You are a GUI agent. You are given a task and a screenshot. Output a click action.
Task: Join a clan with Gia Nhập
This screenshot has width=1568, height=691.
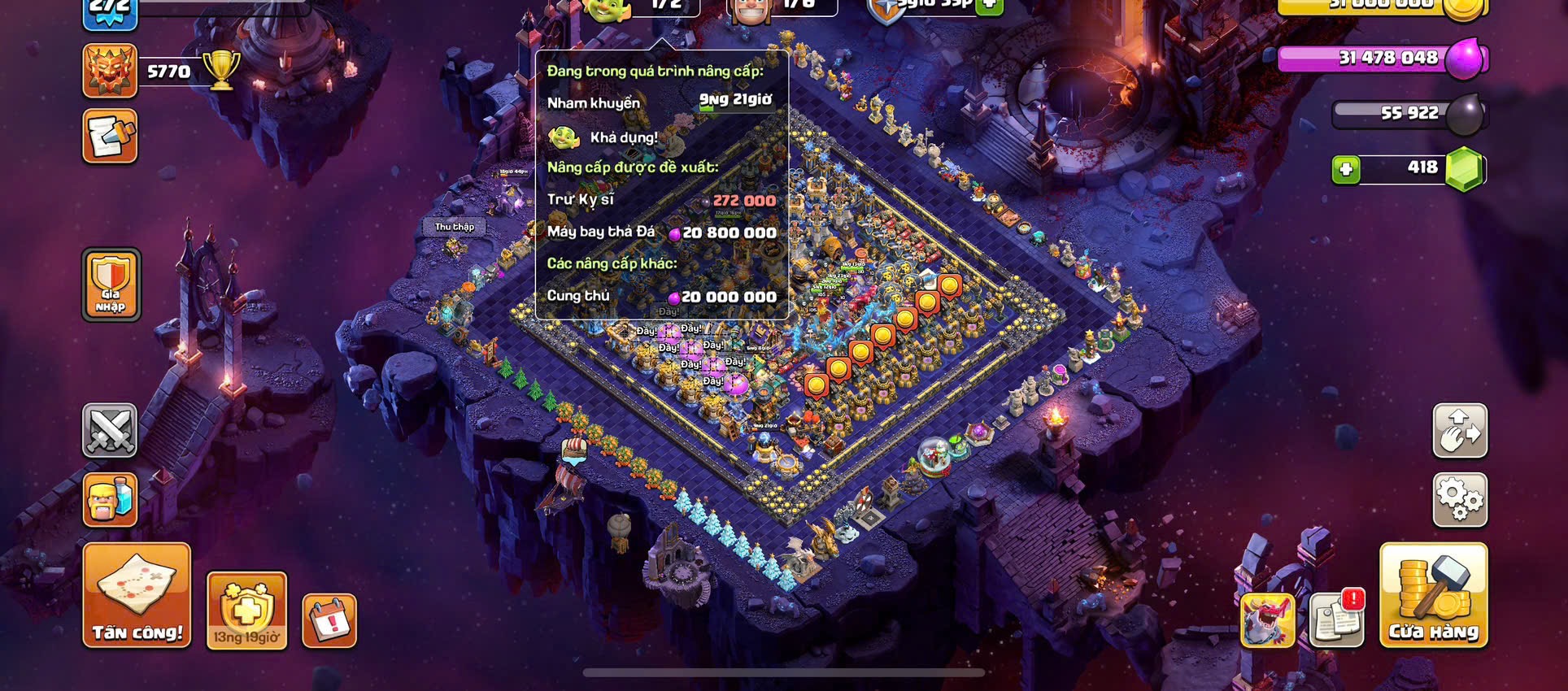click(111, 284)
